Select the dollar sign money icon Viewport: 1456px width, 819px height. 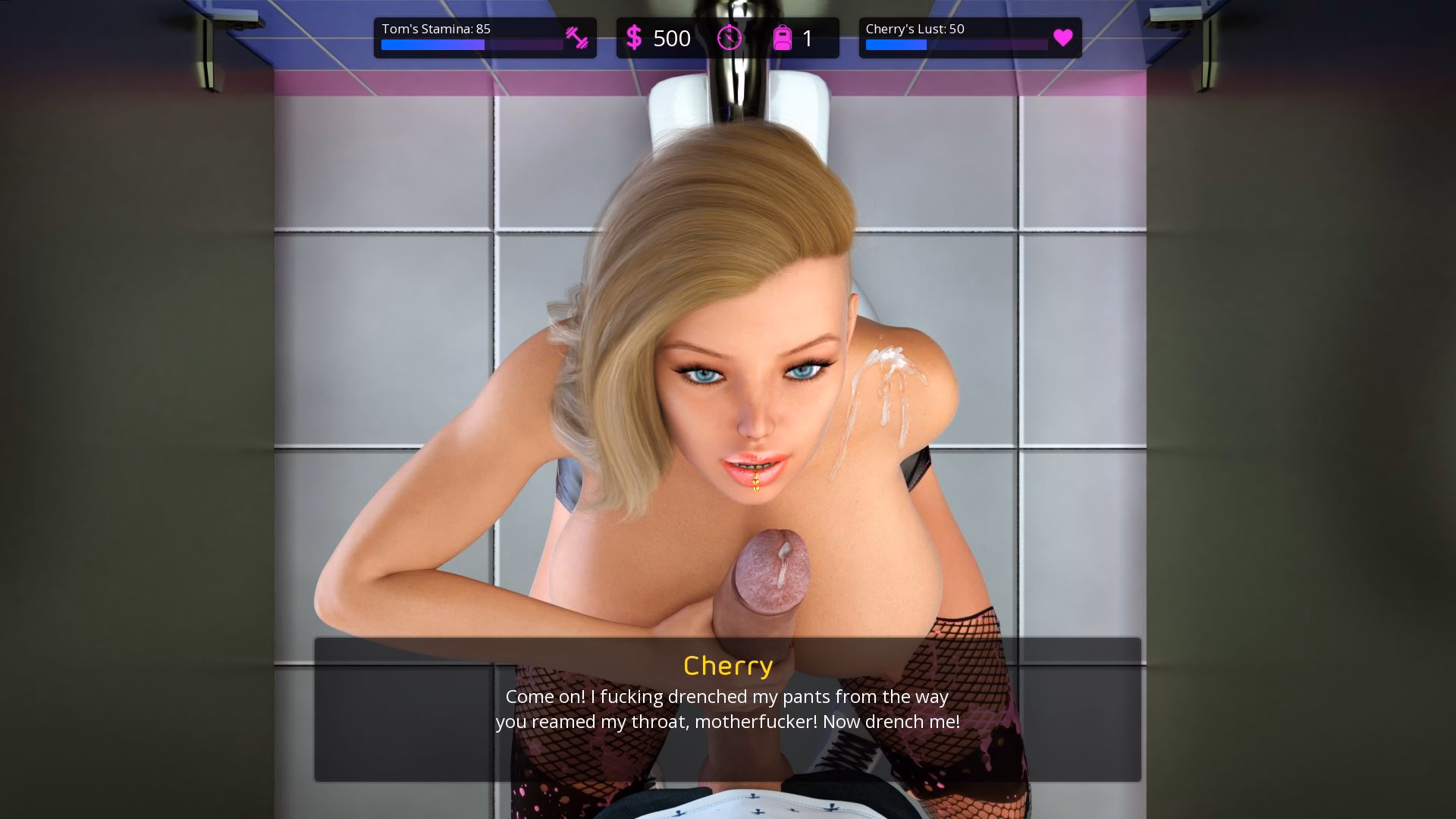(634, 37)
